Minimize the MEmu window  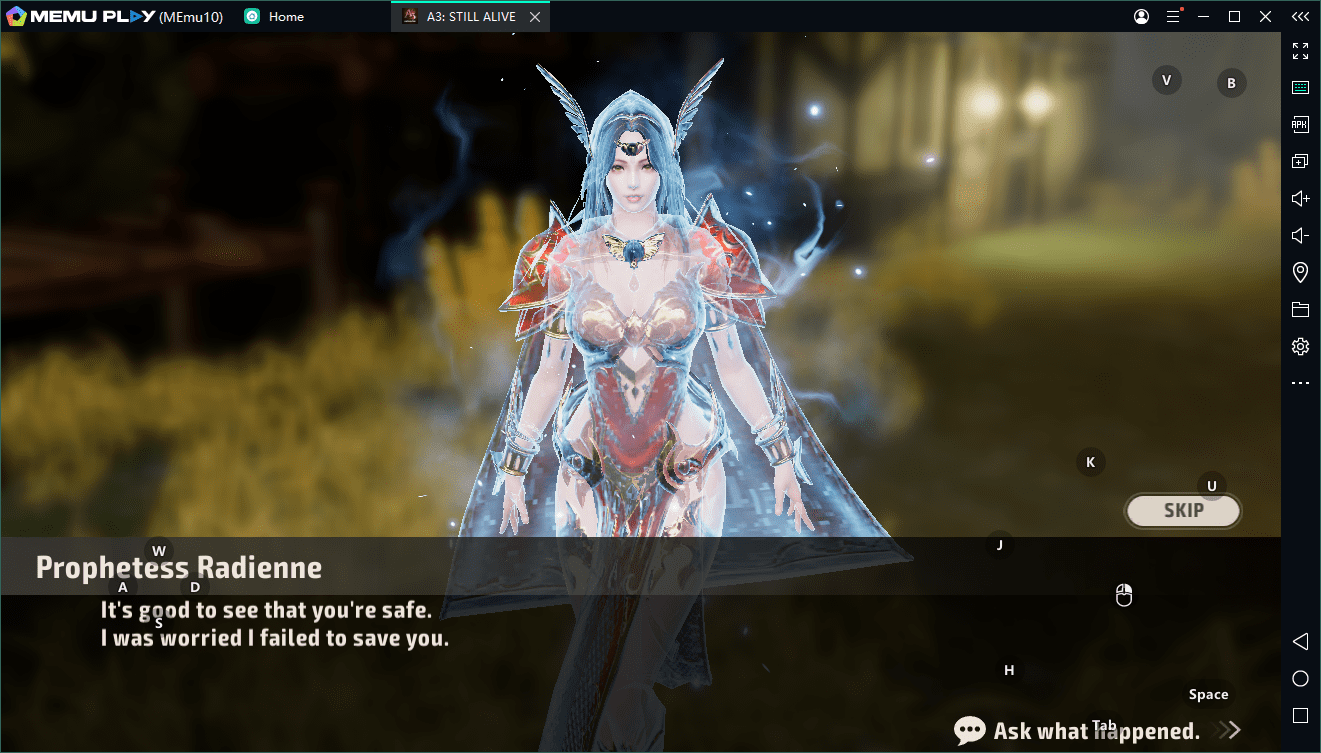[x=1204, y=17]
